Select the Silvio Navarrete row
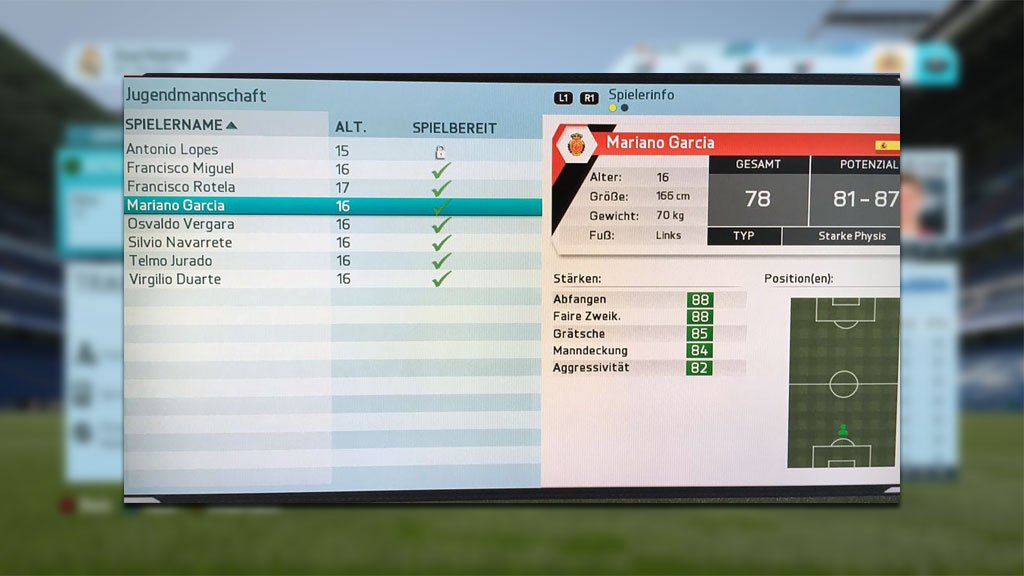This screenshot has height=576, width=1024. [x=180, y=242]
